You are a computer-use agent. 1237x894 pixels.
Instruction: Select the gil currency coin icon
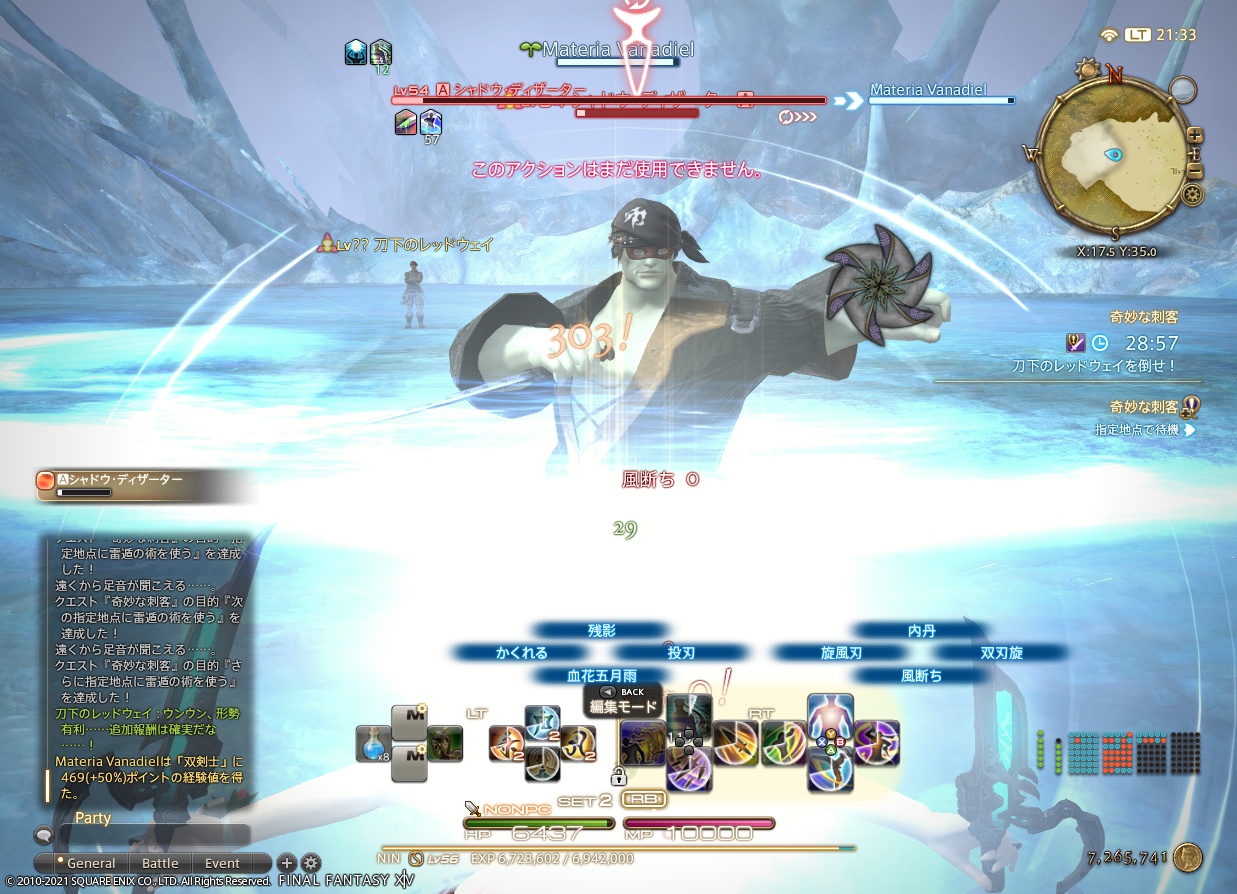[x=1187, y=858]
